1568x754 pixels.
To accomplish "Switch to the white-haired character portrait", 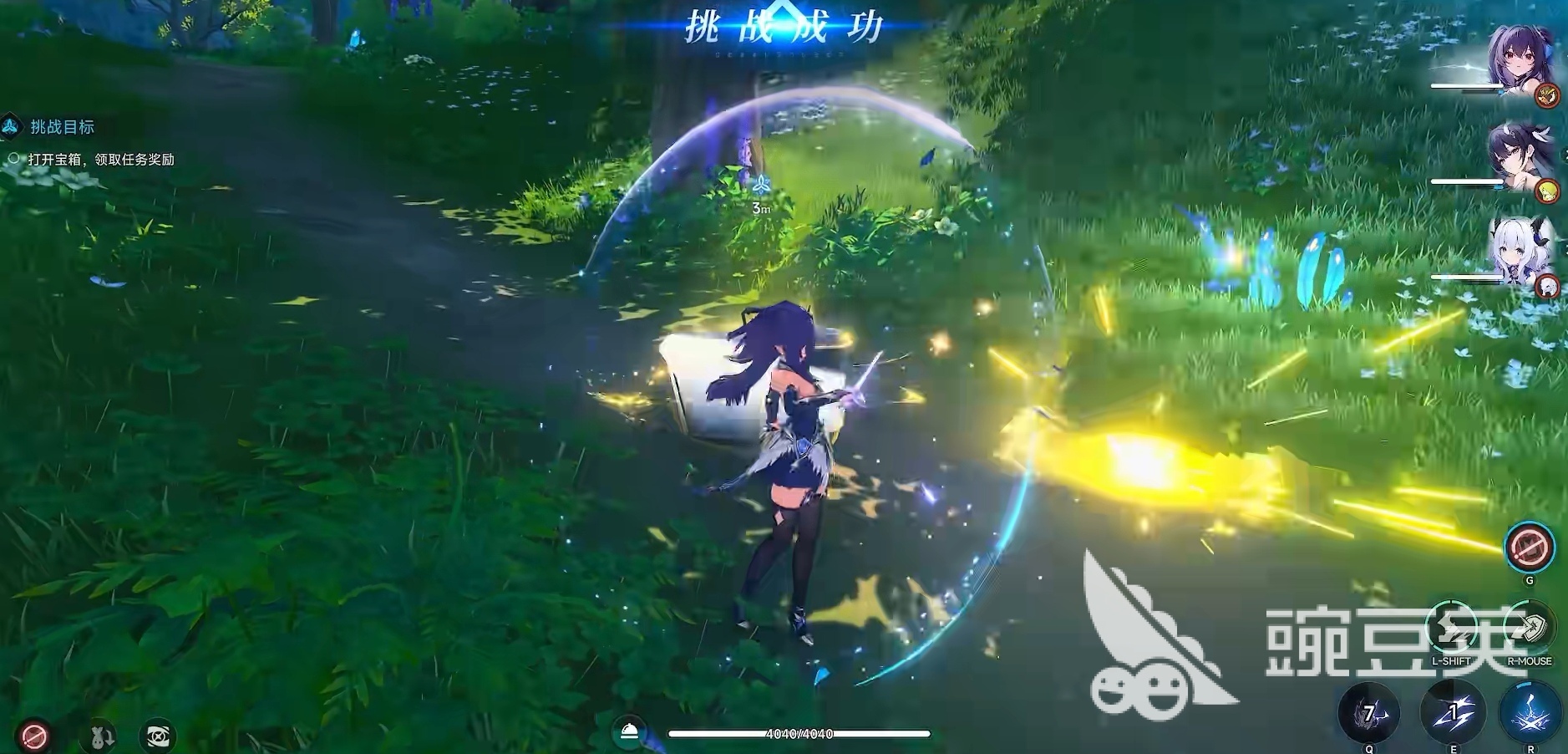I will coord(1517,249).
